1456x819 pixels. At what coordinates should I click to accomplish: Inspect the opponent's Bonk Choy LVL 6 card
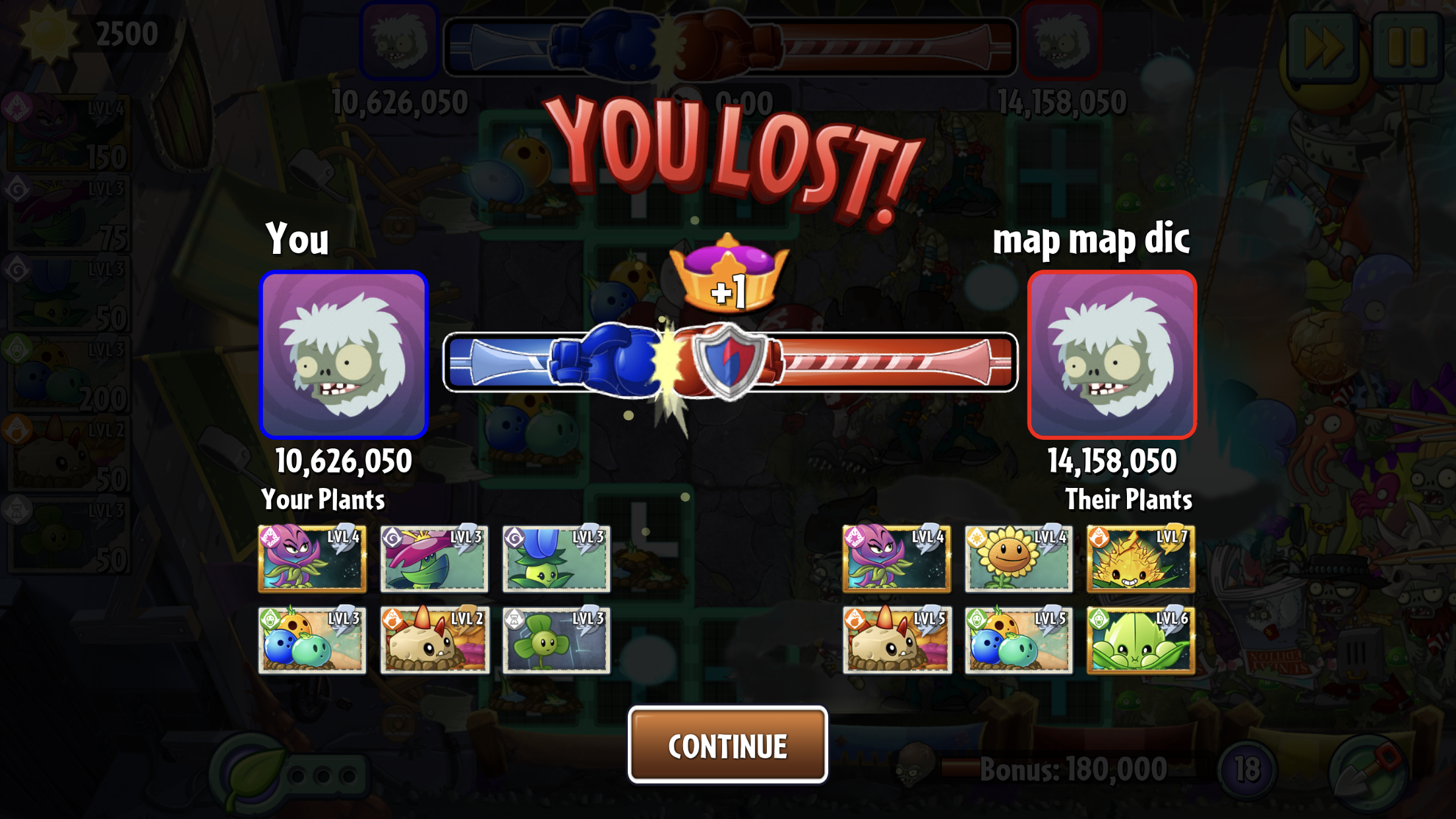click(1140, 640)
